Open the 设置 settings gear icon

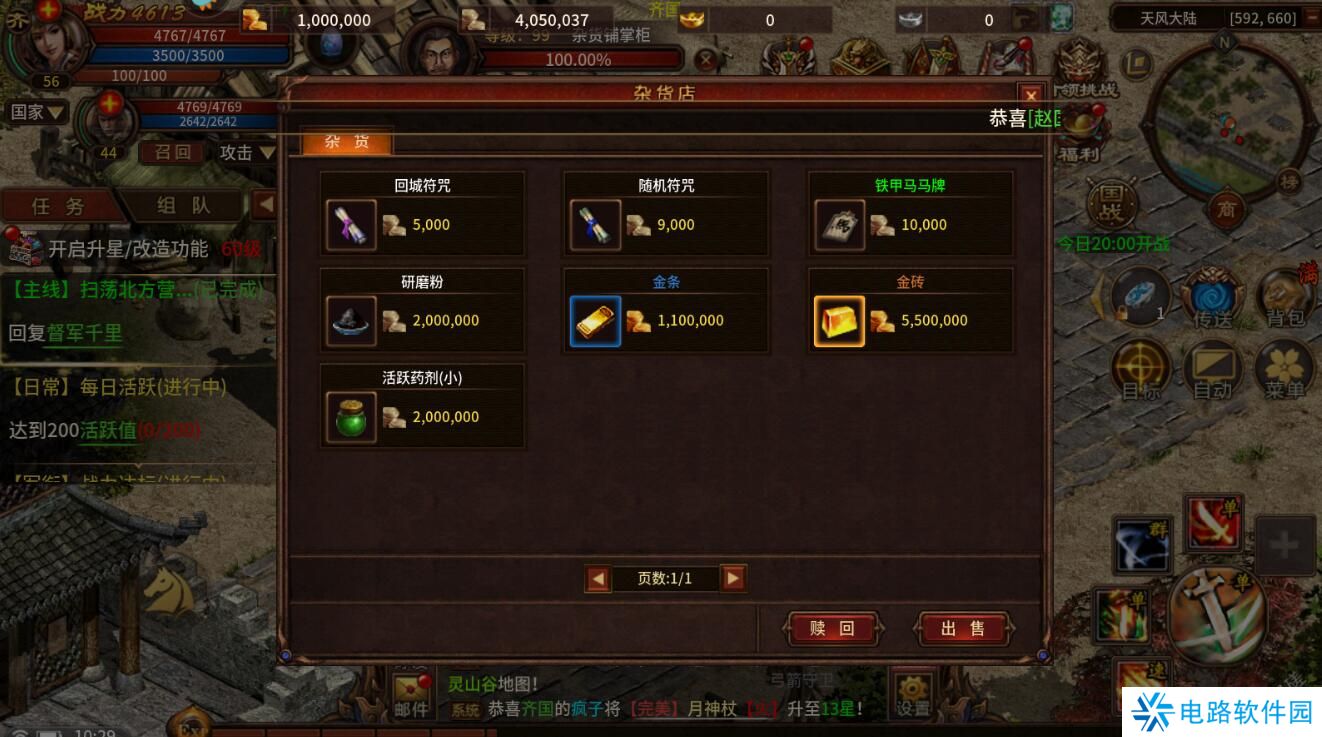click(x=912, y=692)
